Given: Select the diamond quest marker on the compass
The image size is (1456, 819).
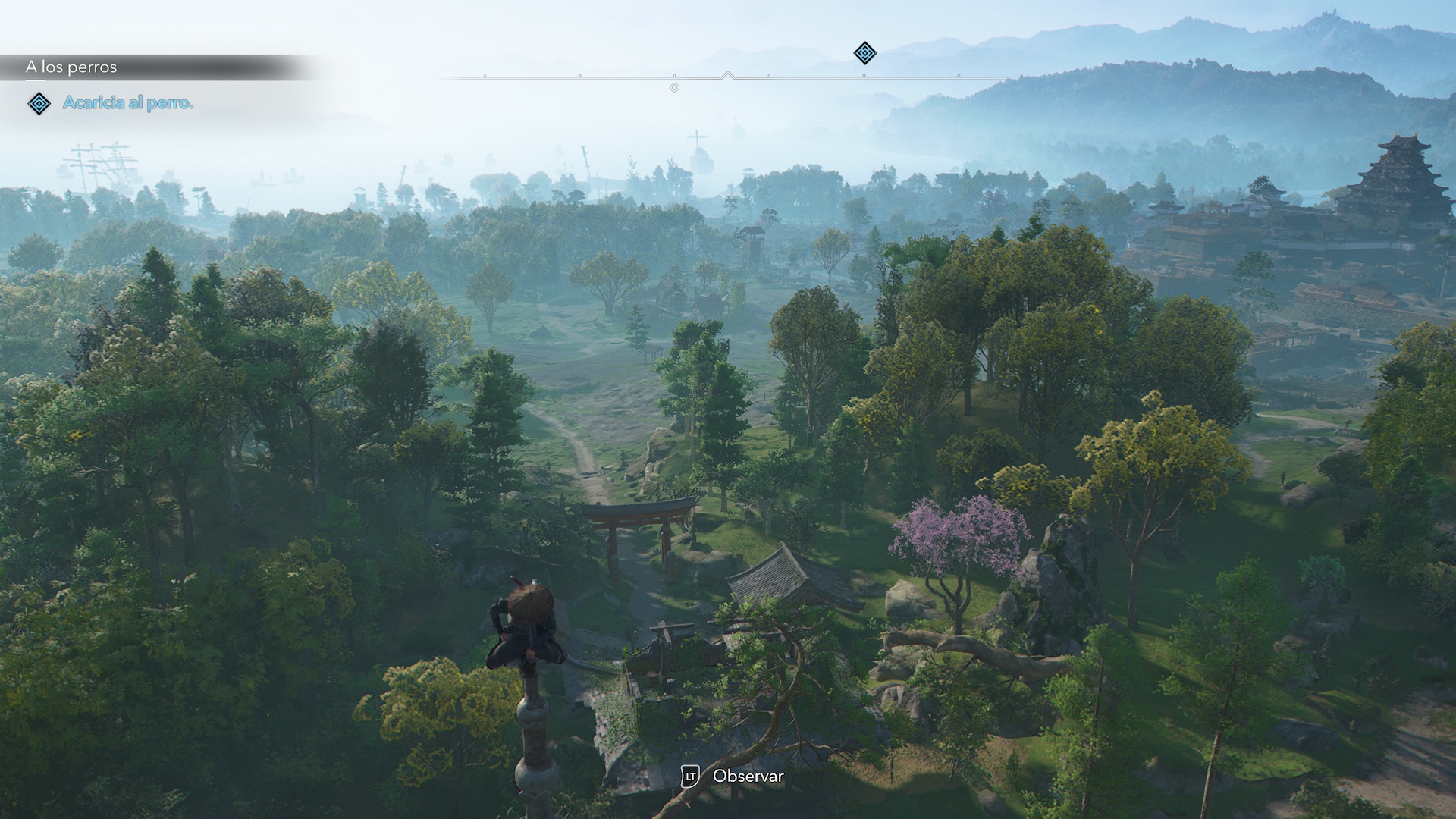Looking at the screenshot, I should point(864,53).
